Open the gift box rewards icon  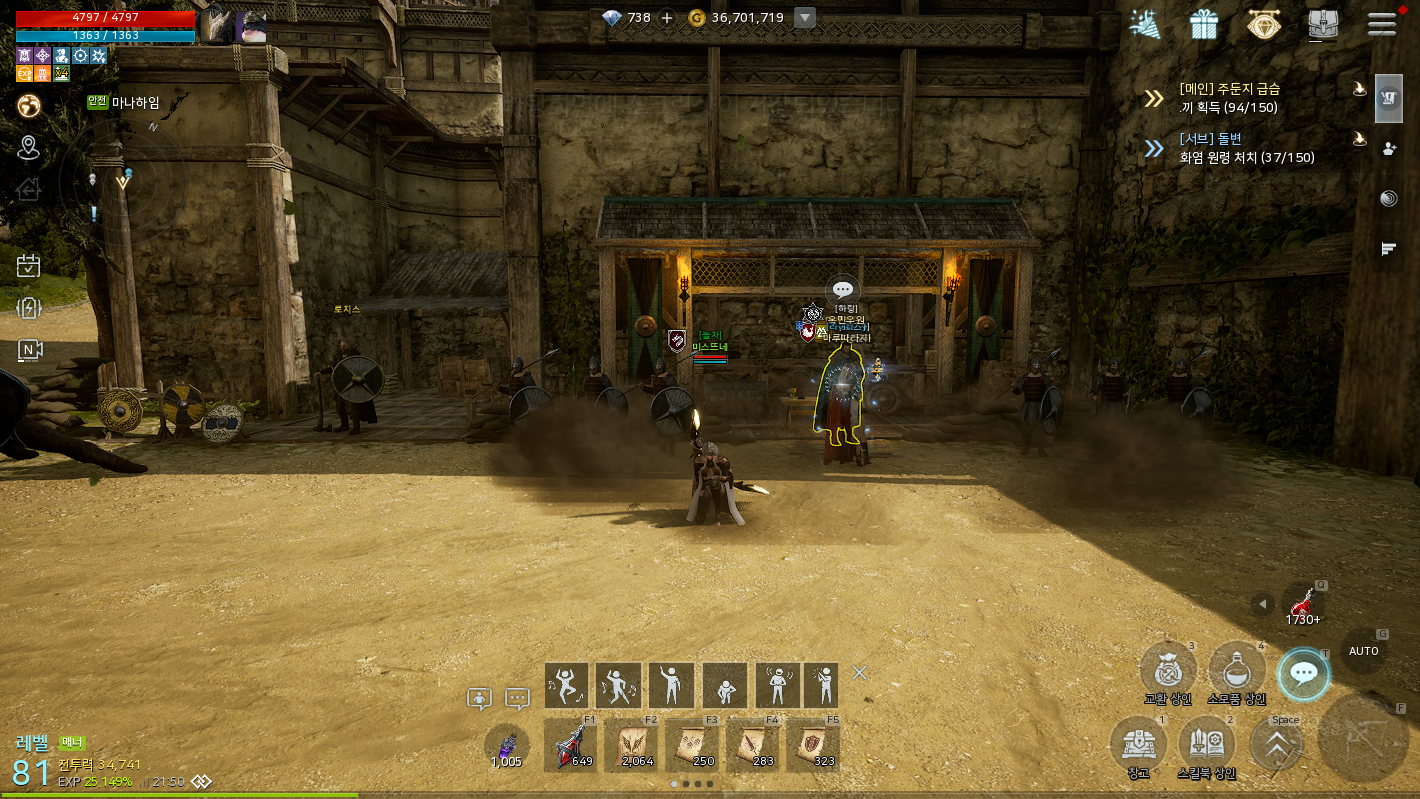[x=1204, y=24]
